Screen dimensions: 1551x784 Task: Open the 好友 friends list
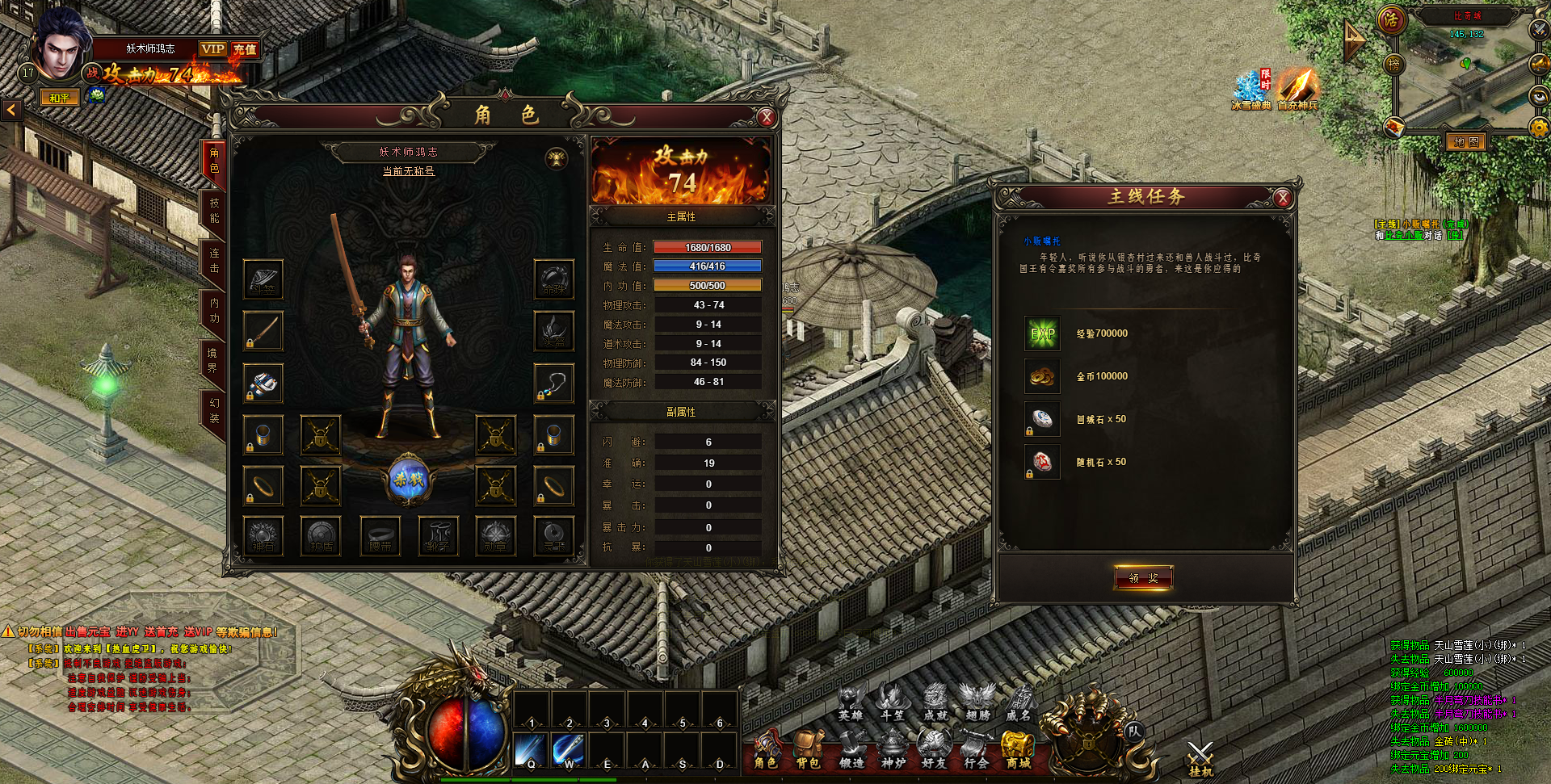coord(934,749)
